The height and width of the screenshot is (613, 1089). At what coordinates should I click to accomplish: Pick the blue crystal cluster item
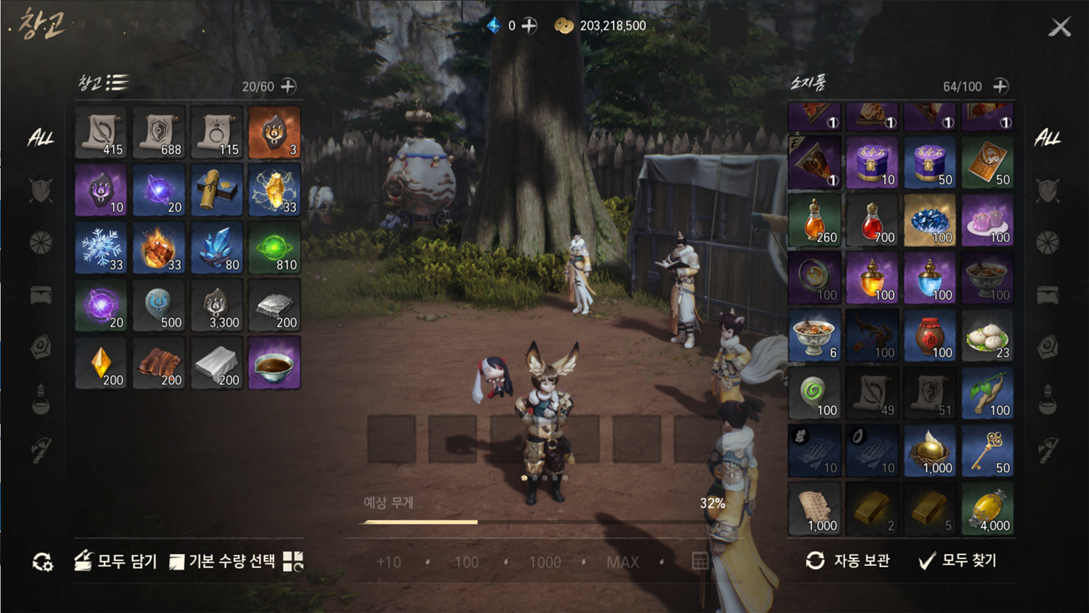217,247
